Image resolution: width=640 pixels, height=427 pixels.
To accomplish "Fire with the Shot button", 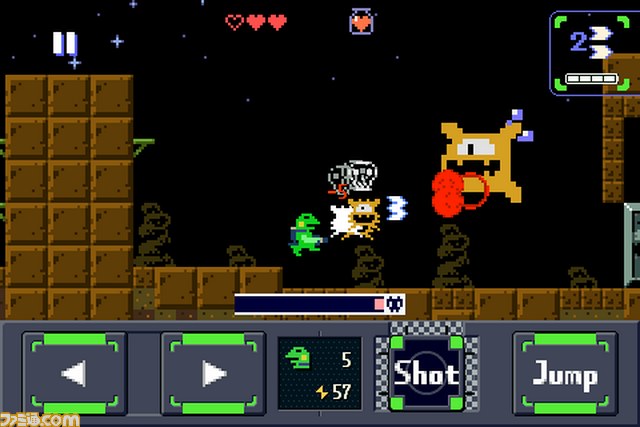I will click(x=426, y=374).
